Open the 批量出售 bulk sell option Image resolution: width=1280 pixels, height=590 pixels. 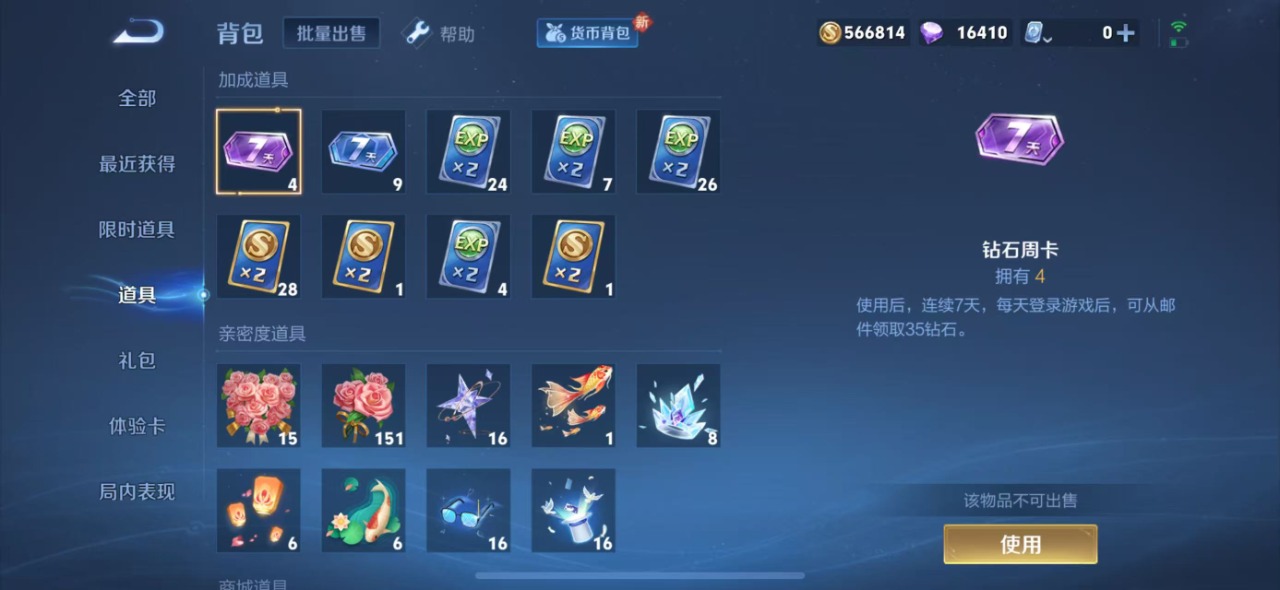click(x=331, y=33)
